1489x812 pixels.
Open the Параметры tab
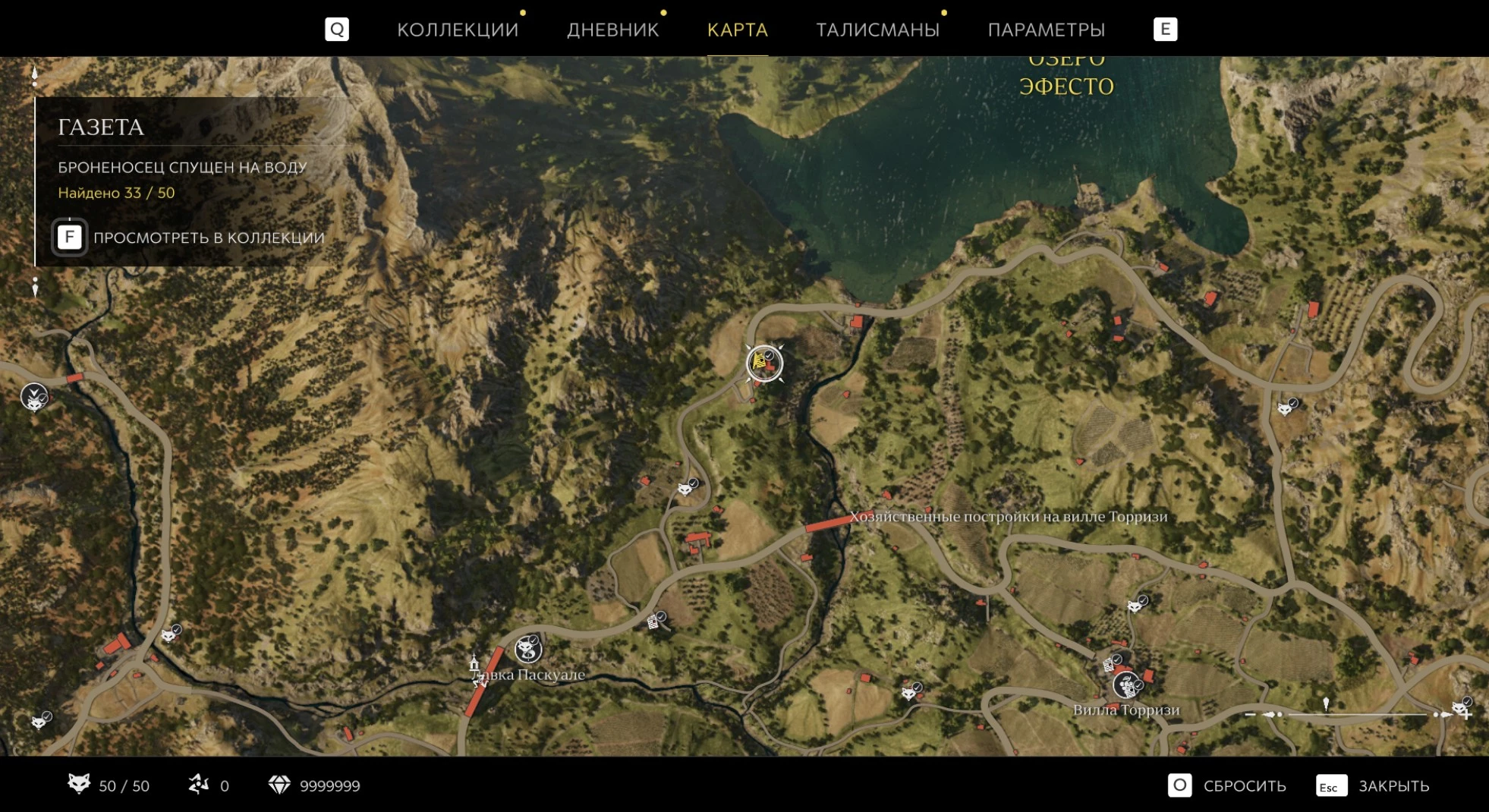click(x=1046, y=30)
